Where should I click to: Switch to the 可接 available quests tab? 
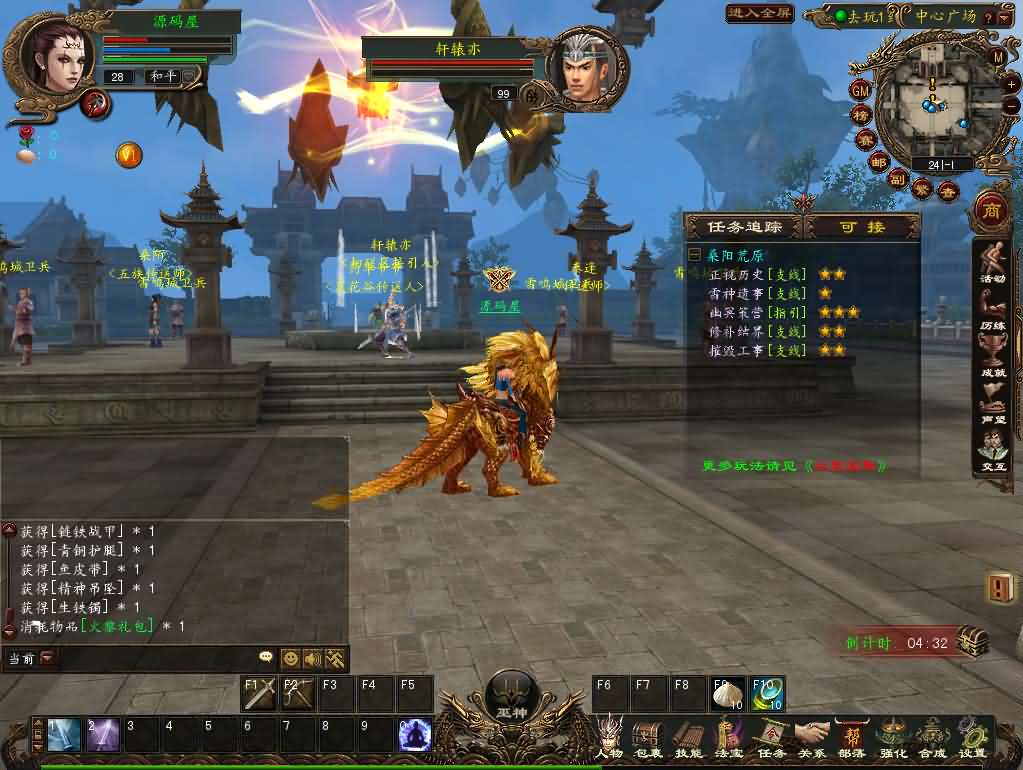(862, 227)
